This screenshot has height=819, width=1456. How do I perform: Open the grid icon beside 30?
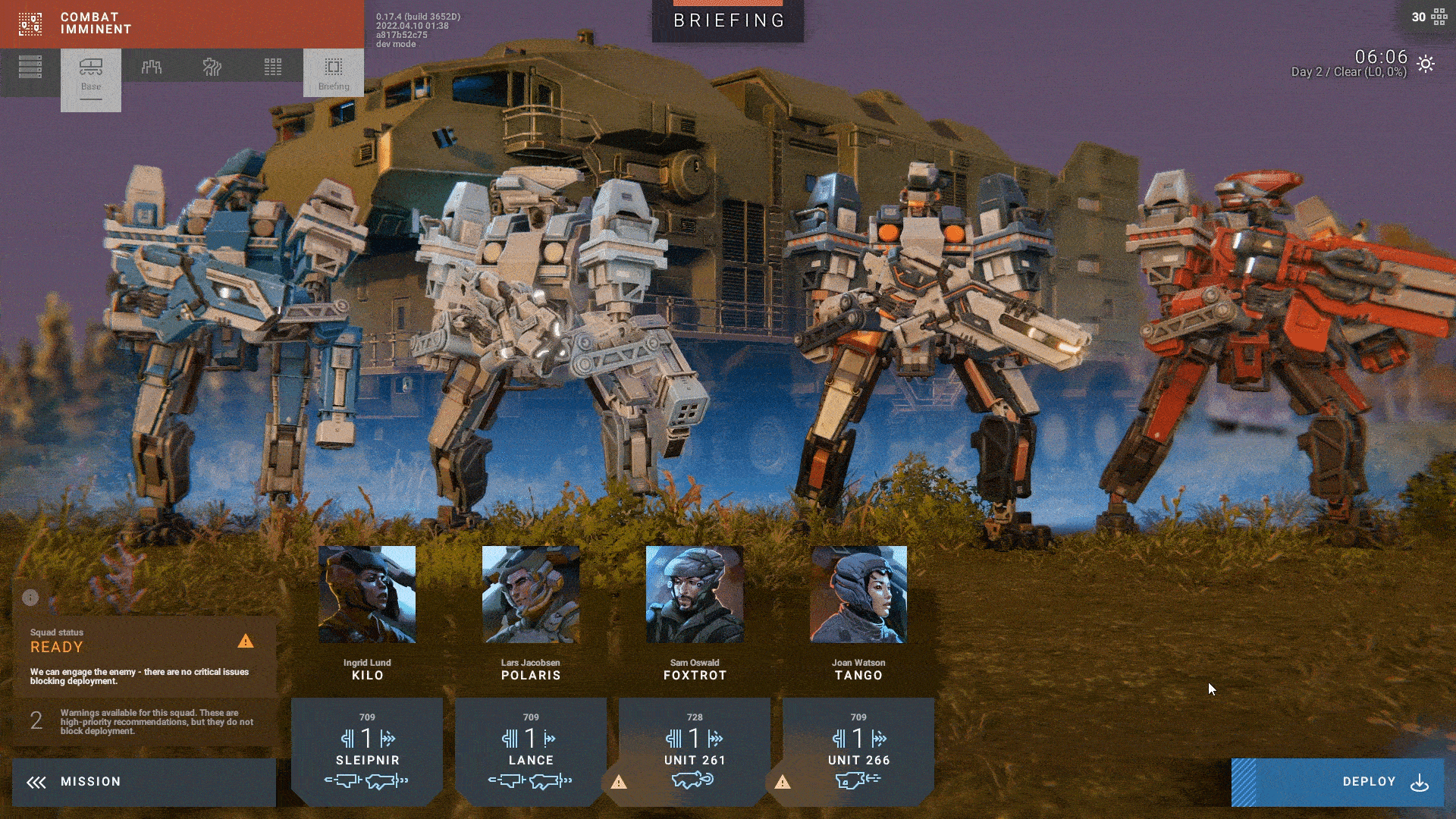pyautogui.click(x=1439, y=17)
